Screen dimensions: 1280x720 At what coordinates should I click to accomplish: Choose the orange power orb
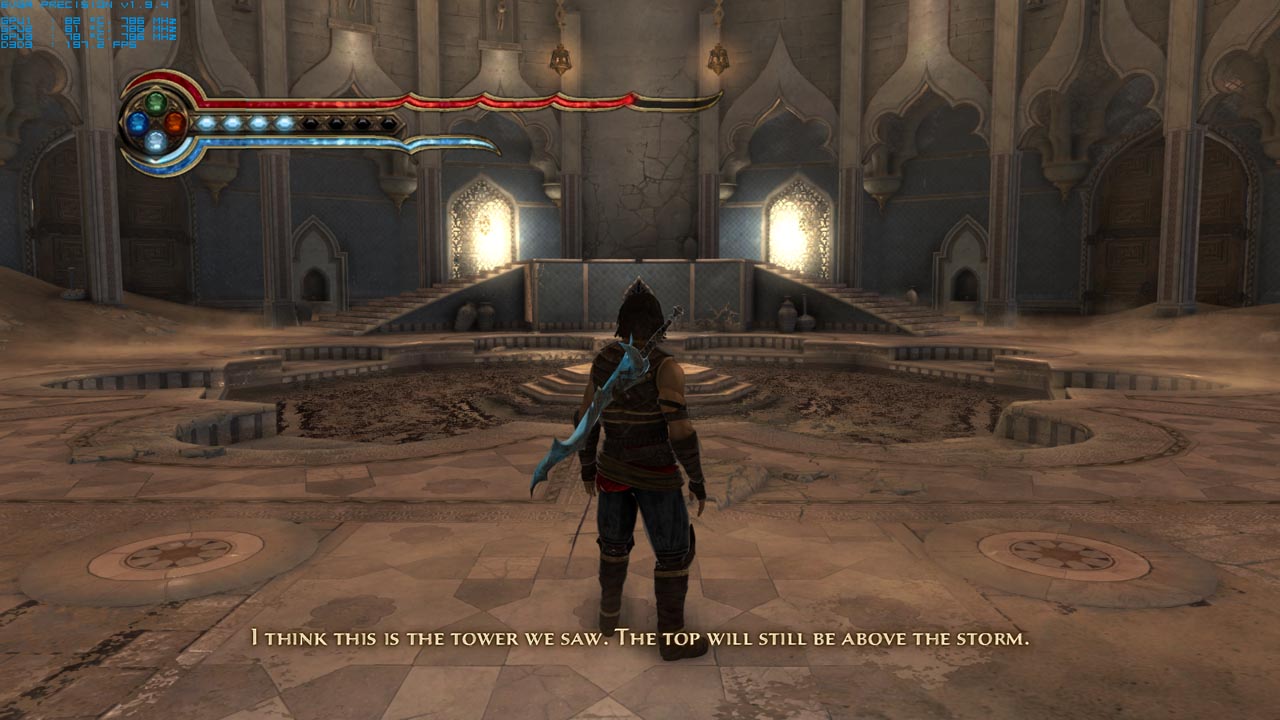(x=175, y=123)
